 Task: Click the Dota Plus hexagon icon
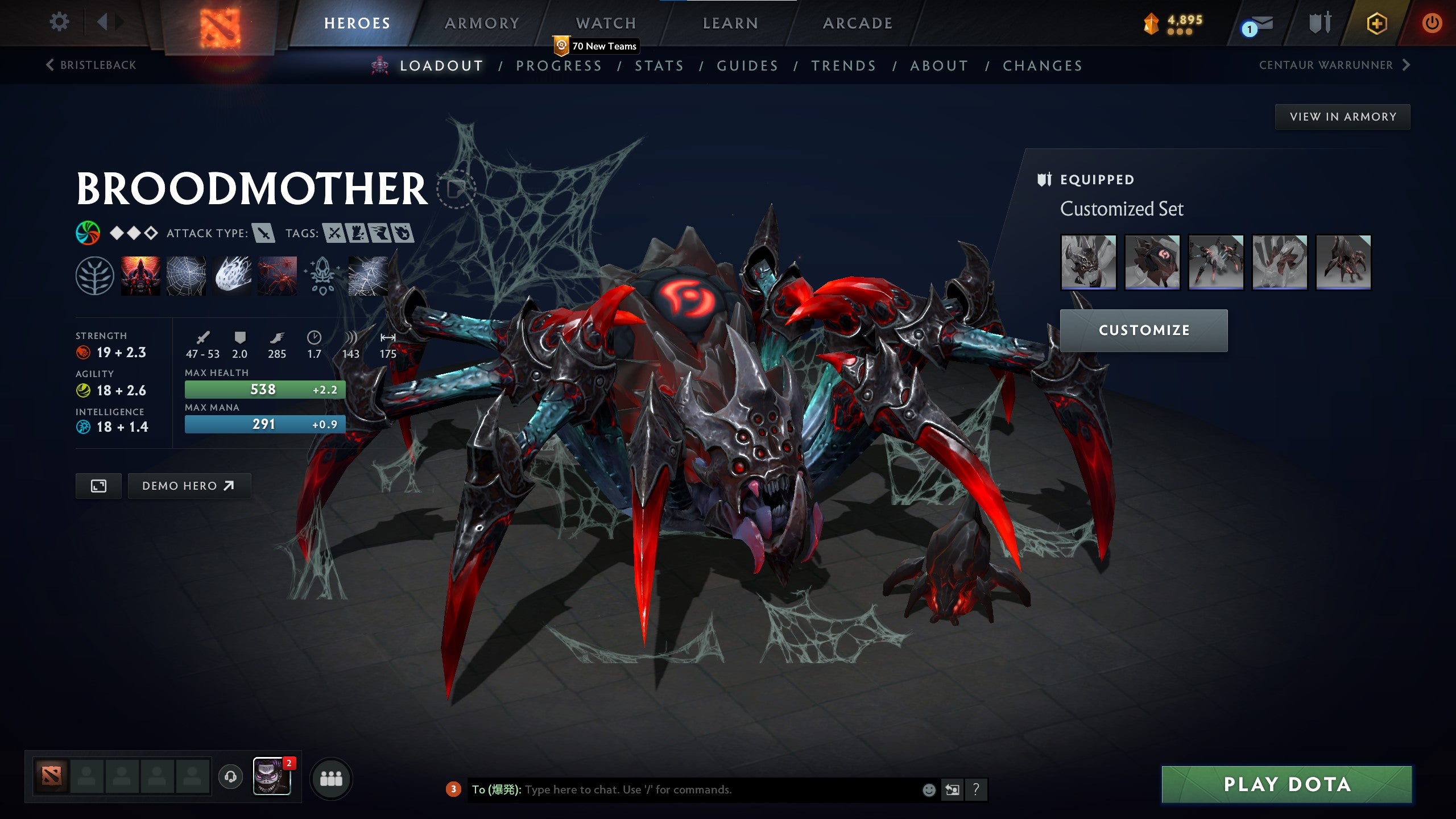click(x=1377, y=24)
